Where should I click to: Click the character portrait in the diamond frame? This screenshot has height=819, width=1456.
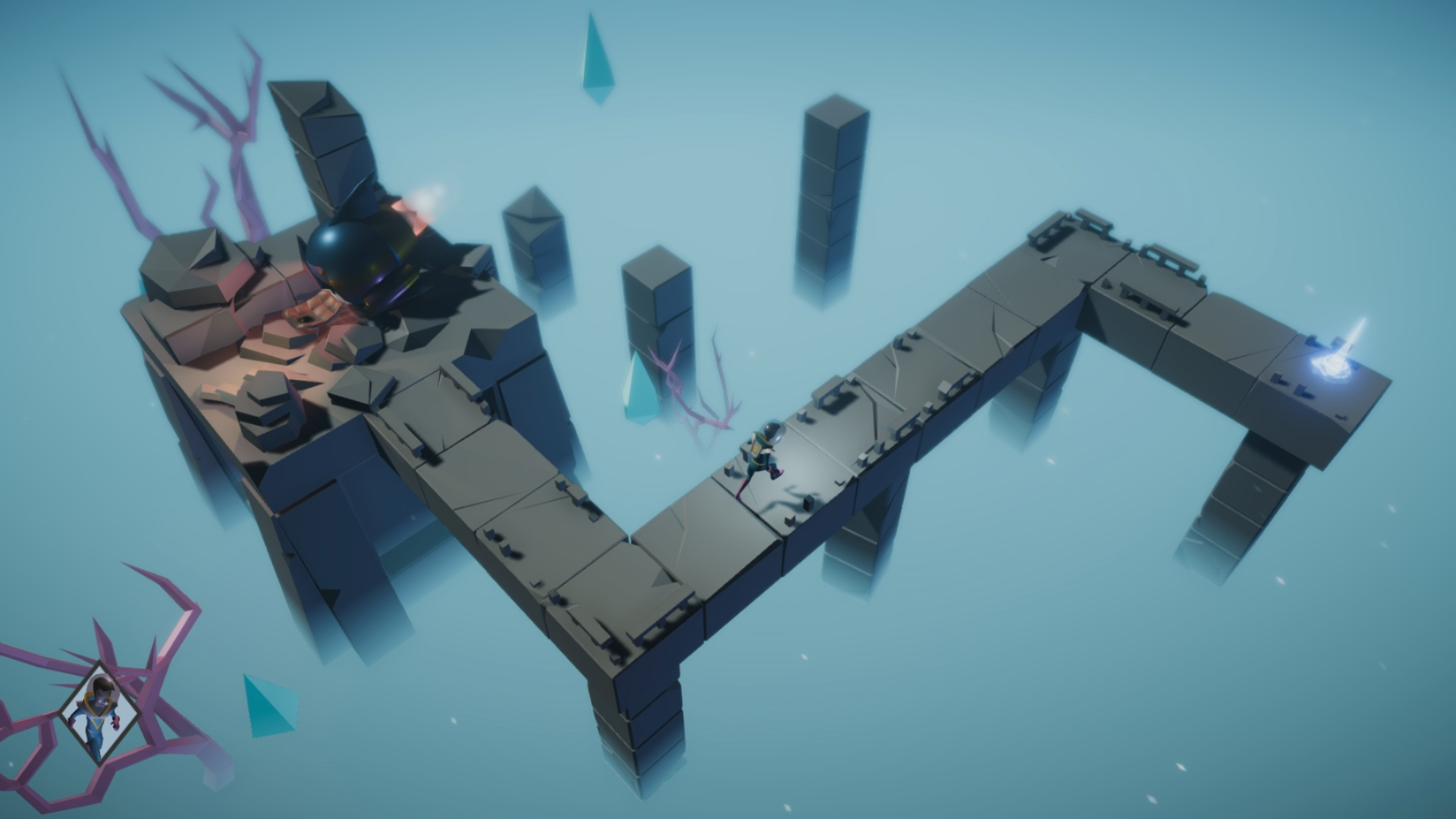click(101, 711)
